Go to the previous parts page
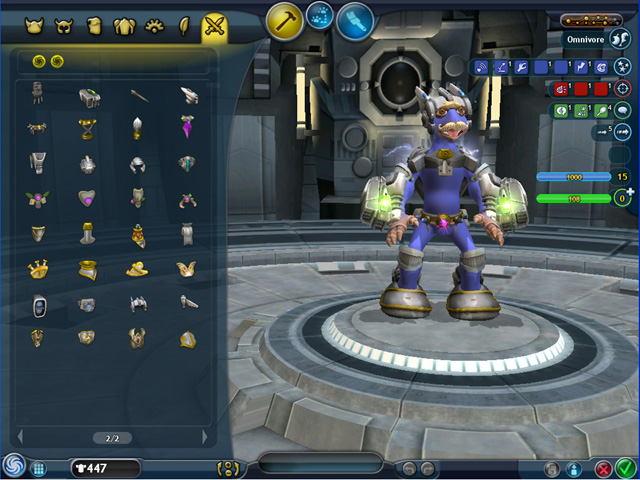The width and height of the screenshot is (640, 480). [x=20, y=437]
